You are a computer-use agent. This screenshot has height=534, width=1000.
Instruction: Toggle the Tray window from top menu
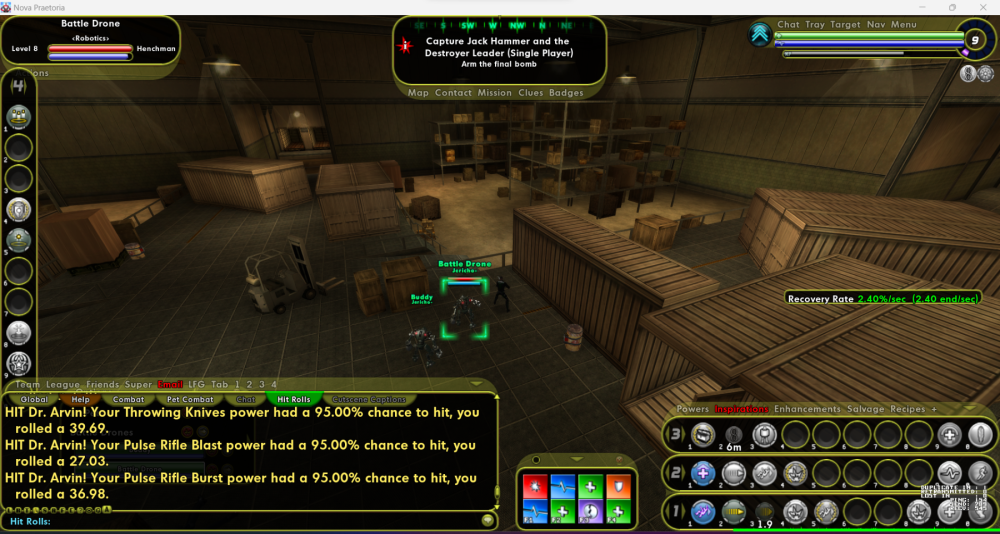(815, 25)
